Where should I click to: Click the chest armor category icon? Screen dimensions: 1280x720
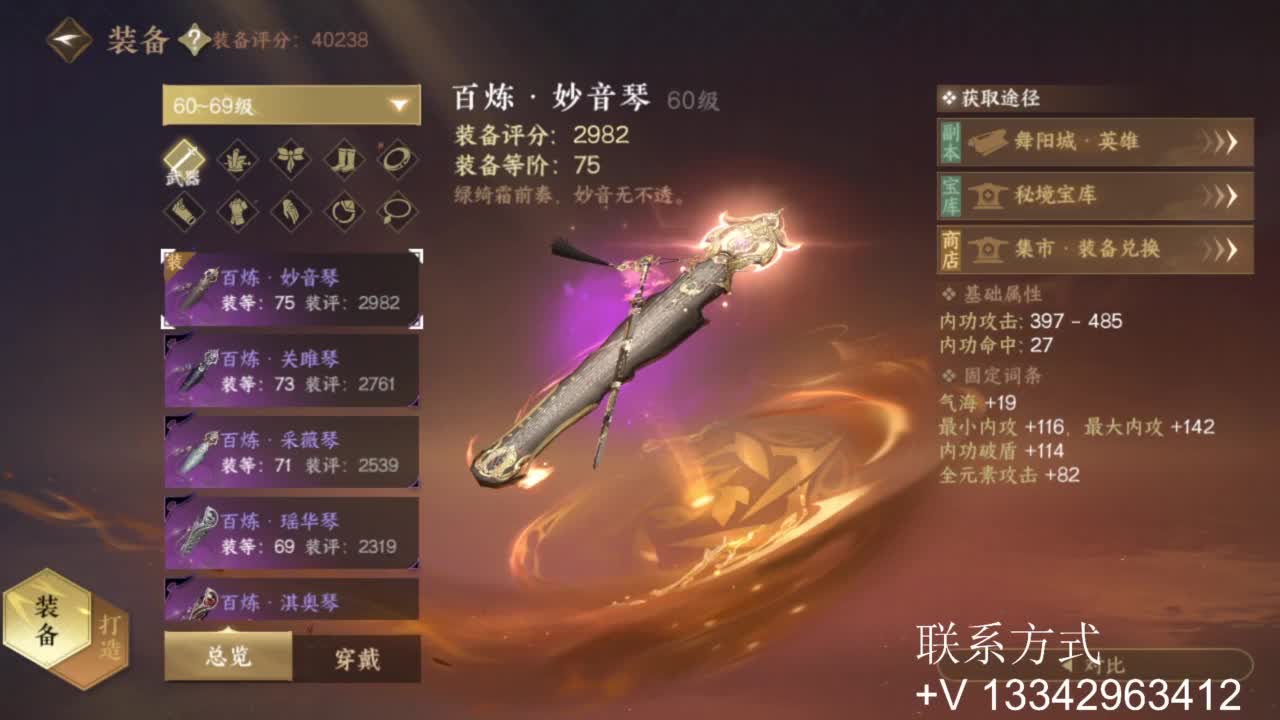click(235, 213)
